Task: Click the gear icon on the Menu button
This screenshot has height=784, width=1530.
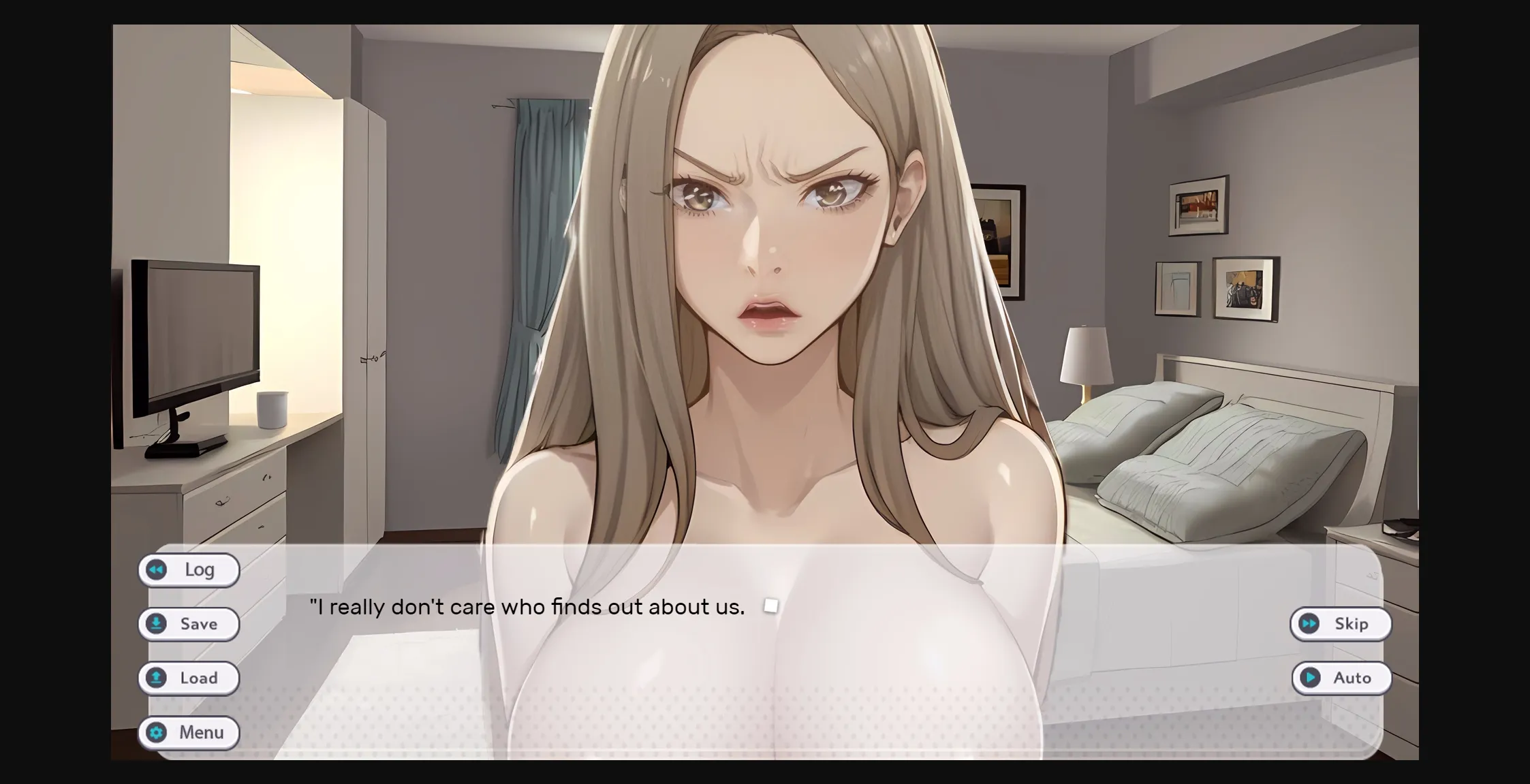Action: [157, 733]
